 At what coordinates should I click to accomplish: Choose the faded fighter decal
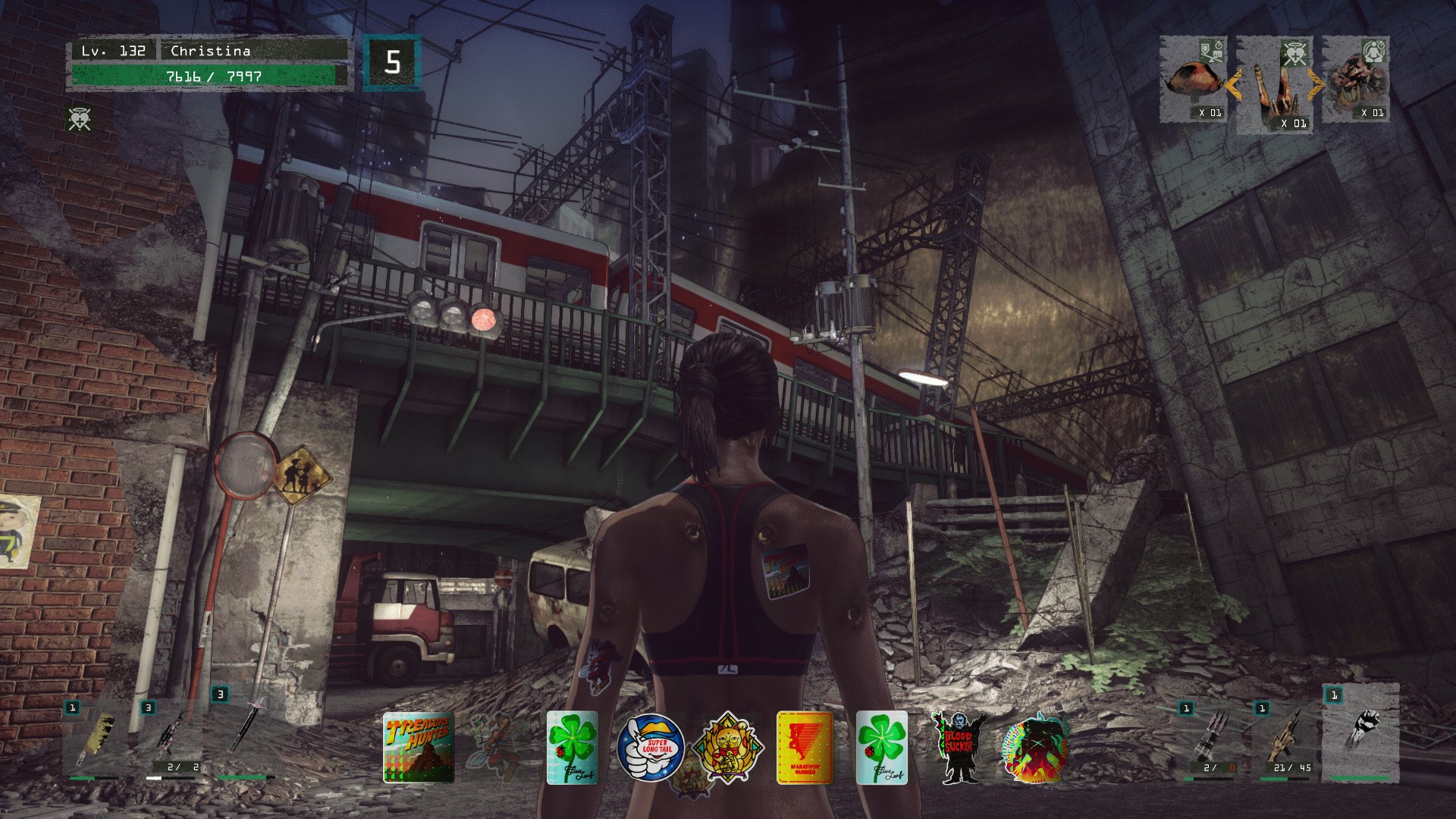(x=495, y=748)
